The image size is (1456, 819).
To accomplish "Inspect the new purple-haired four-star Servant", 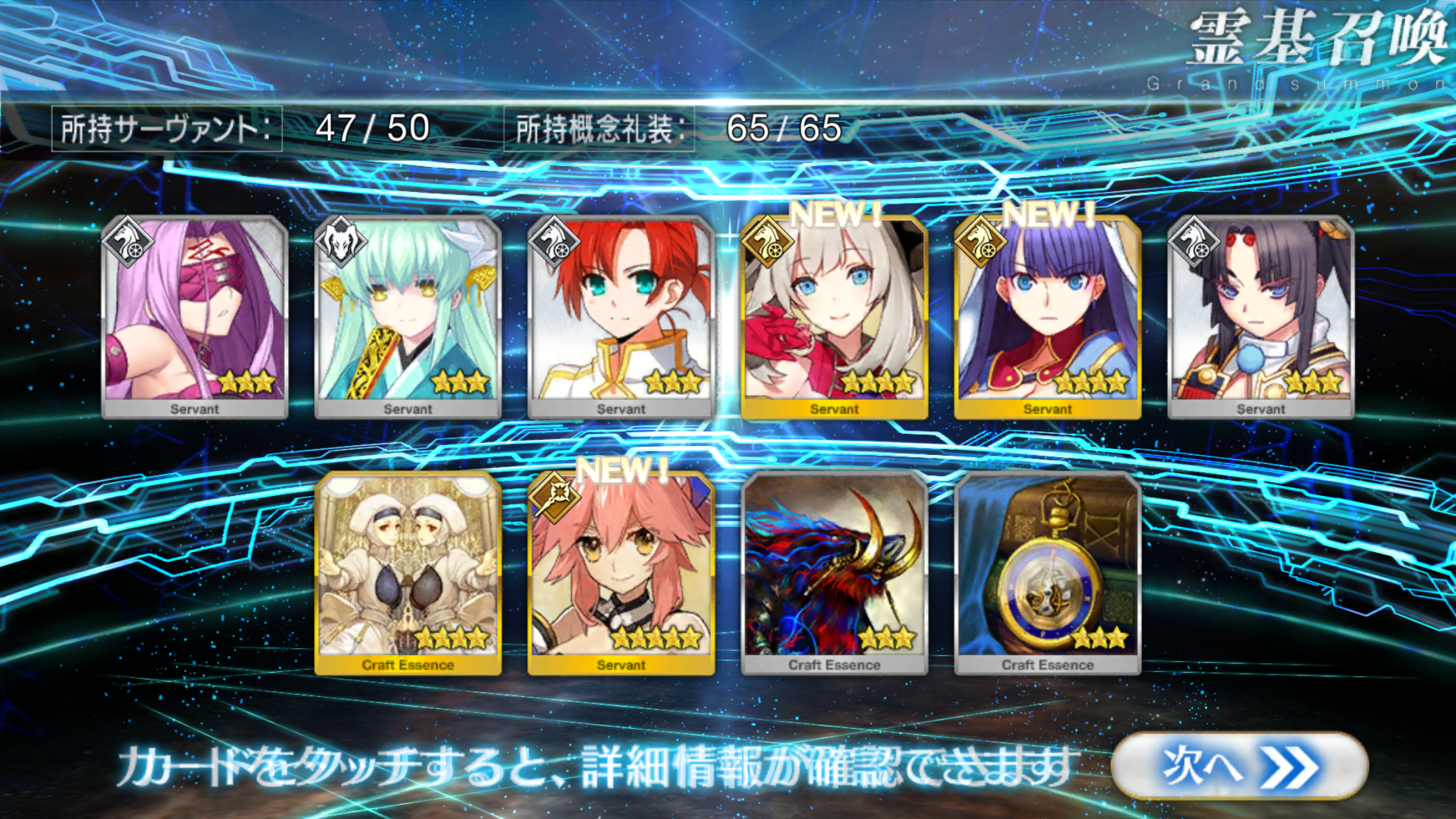I will tap(1047, 317).
